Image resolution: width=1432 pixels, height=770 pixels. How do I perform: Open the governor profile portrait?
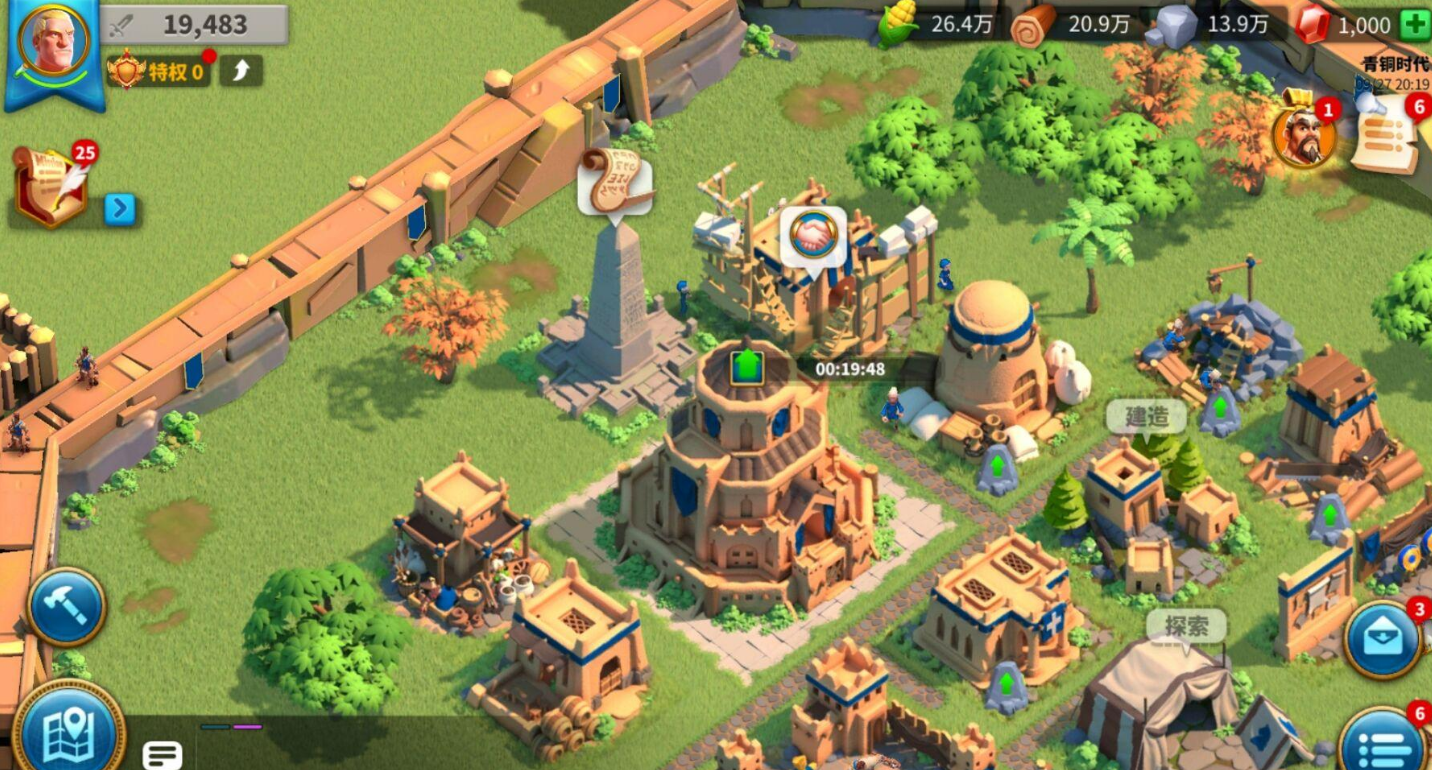coord(55,42)
